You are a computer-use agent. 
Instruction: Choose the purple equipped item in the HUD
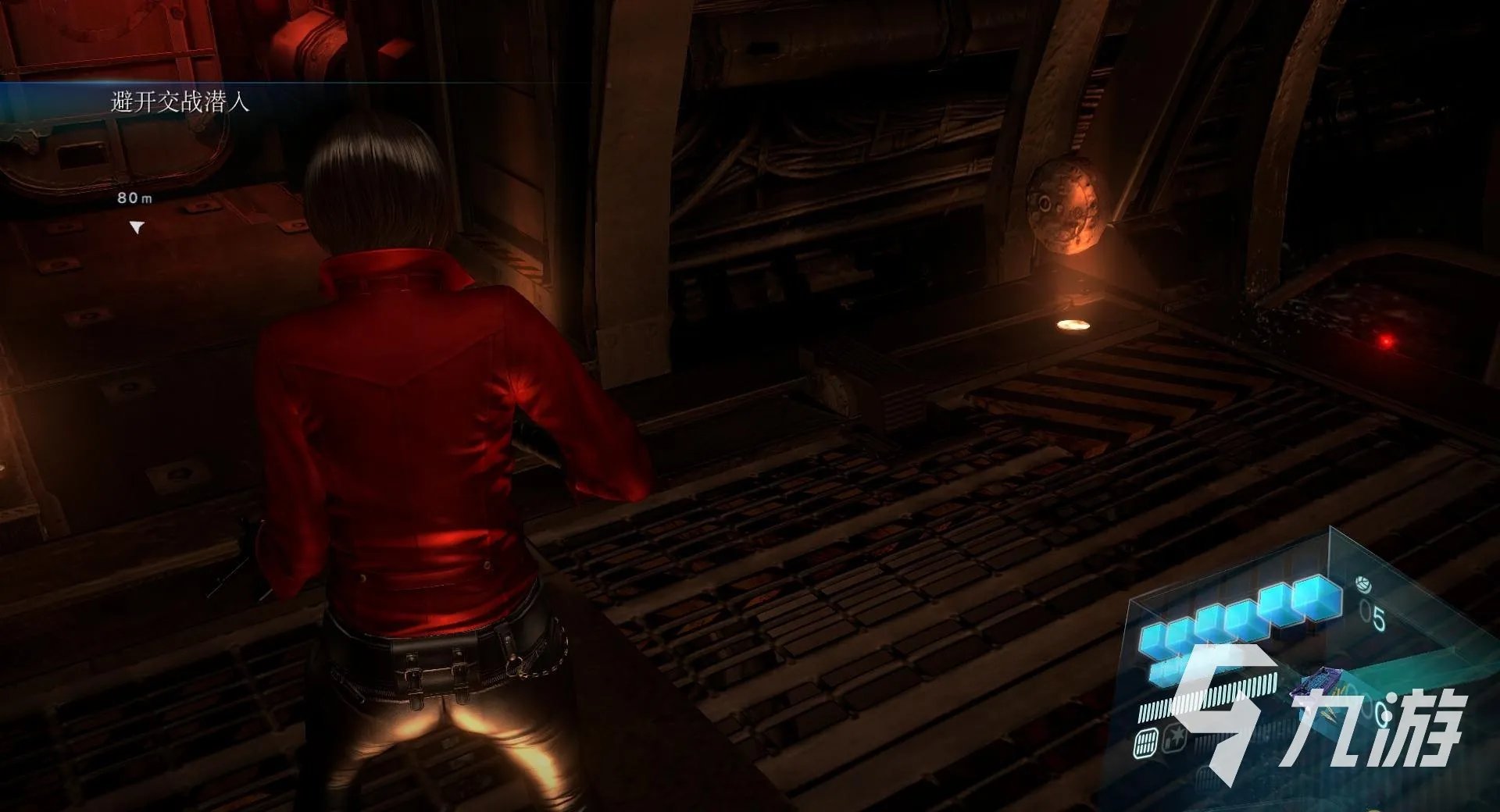click(1314, 687)
